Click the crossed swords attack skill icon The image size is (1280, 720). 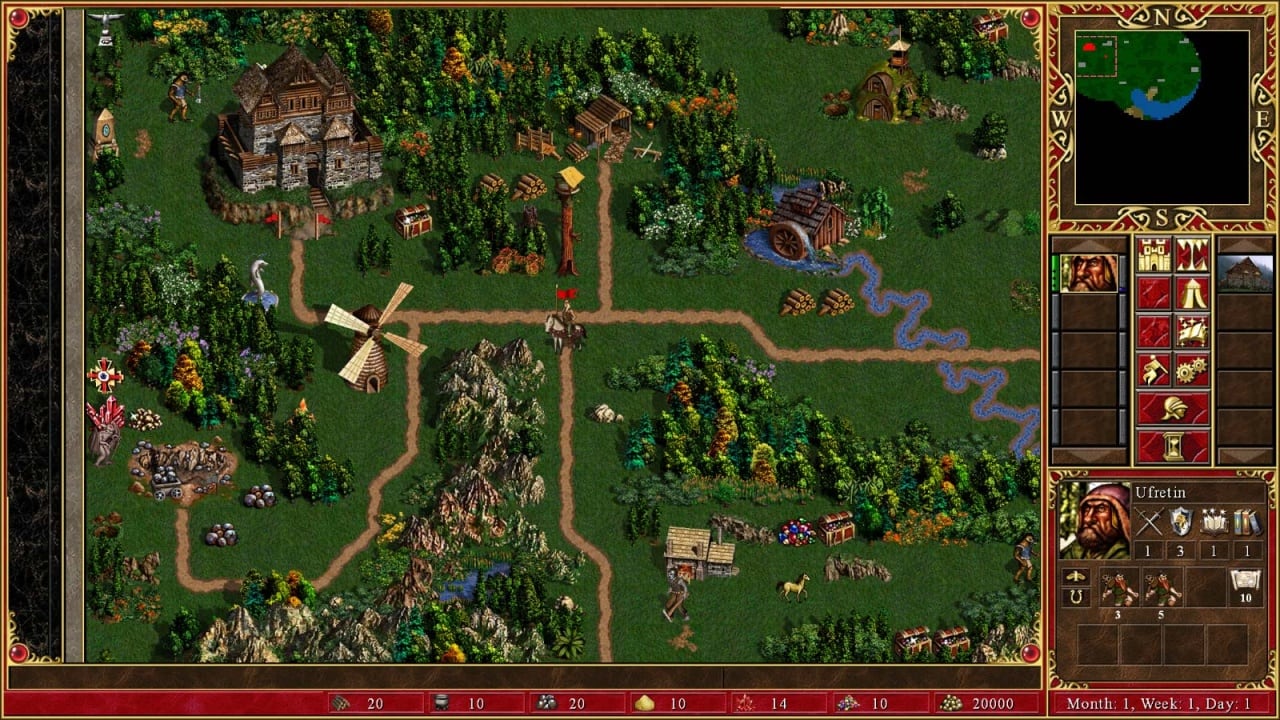click(x=1149, y=522)
